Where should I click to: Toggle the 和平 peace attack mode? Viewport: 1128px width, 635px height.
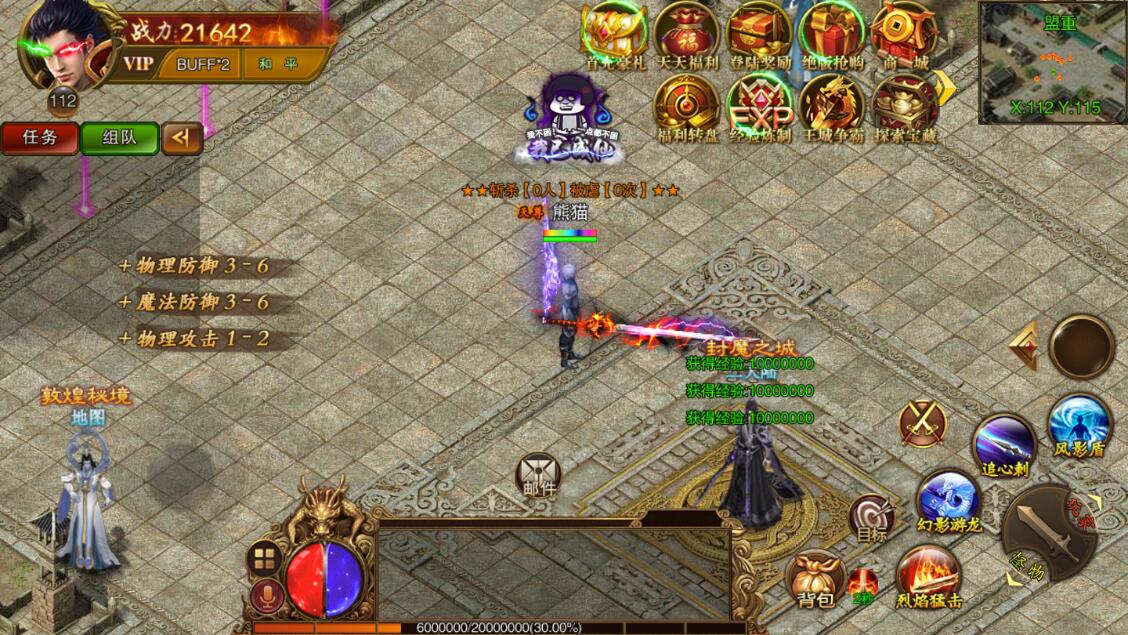(271, 64)
